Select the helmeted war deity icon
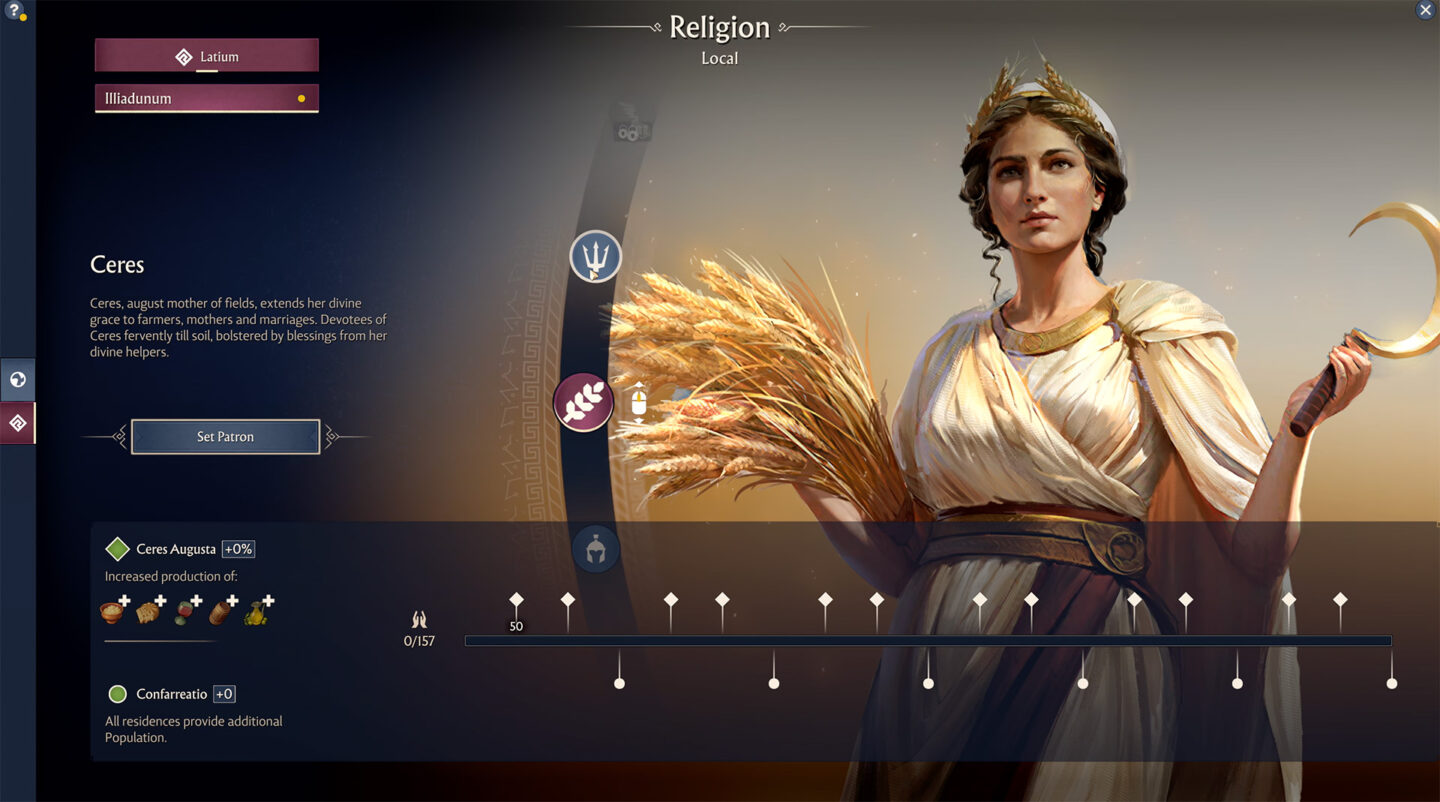1440x802 pixels. (x=596, y=549)
